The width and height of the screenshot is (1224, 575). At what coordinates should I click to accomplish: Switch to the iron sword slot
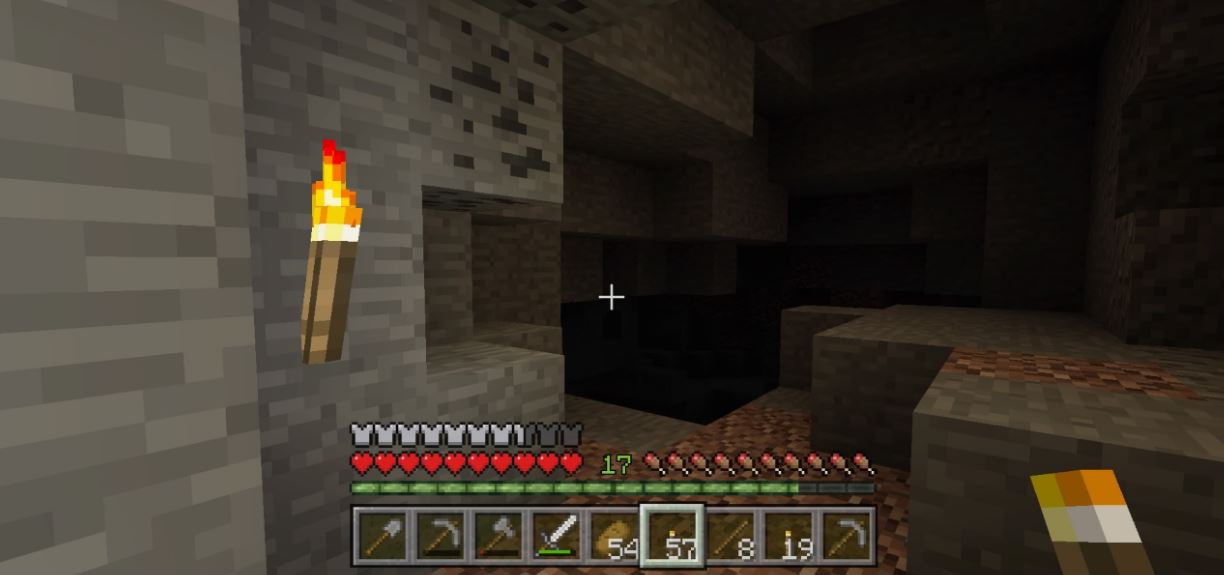[x=555, y=537]
